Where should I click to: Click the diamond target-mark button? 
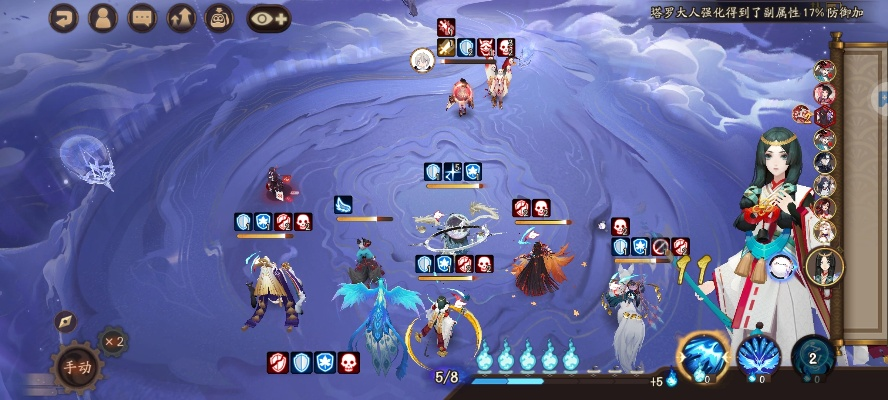(66, 321)
